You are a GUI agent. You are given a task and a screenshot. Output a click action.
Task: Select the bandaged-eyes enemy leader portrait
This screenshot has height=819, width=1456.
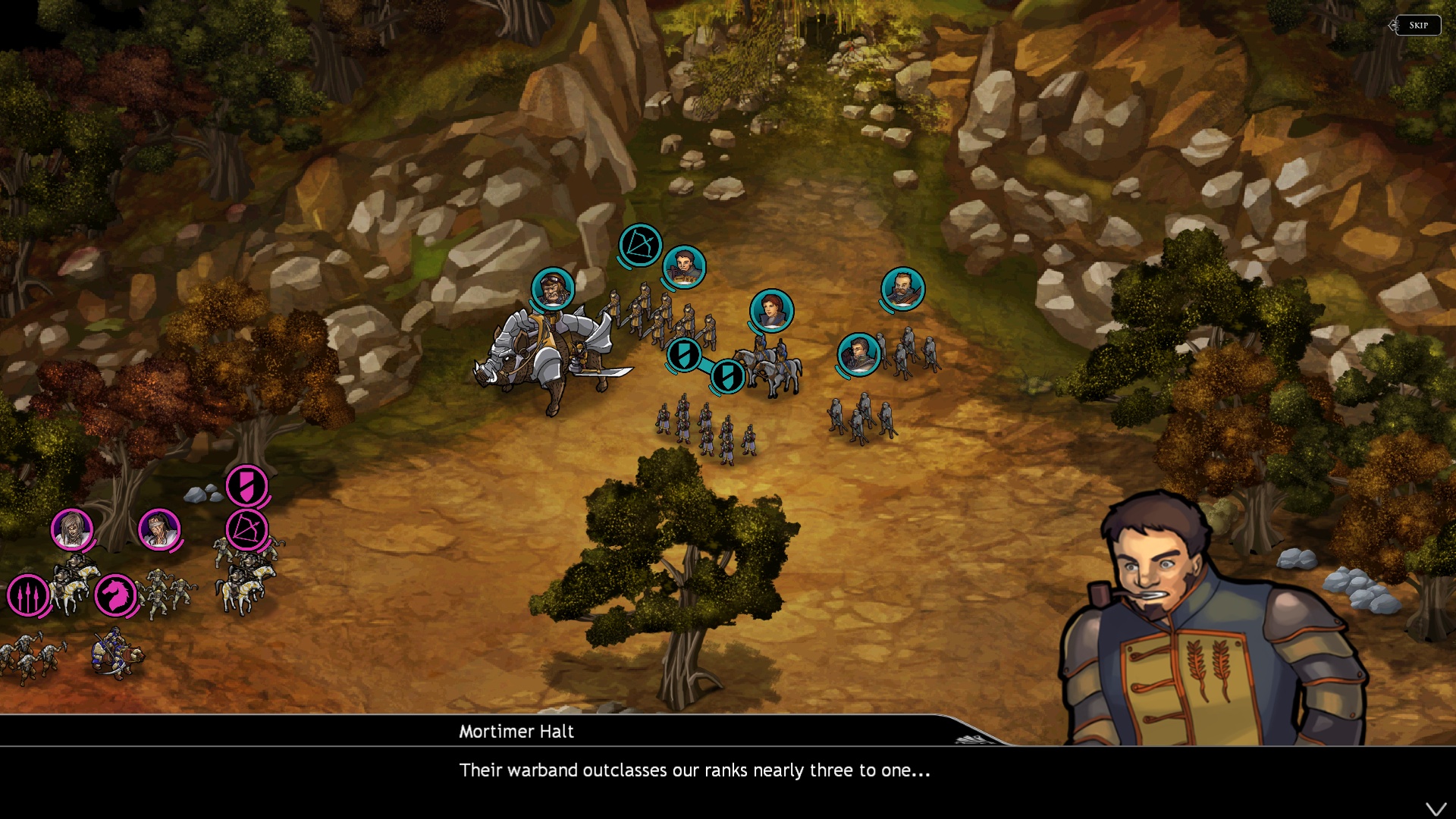pos(159,529)
